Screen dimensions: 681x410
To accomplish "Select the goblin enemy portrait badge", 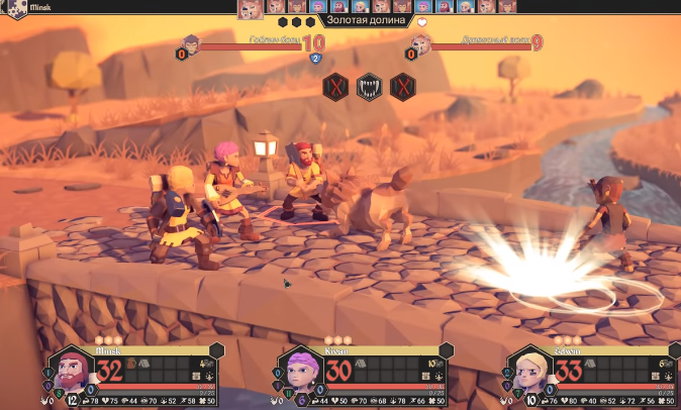I will pos(191,43).
